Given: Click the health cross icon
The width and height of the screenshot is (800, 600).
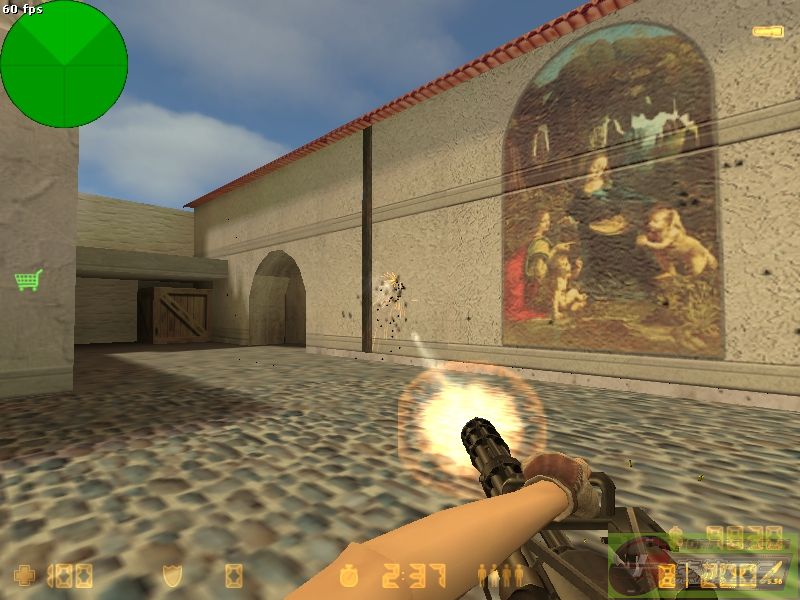Looking at the screenshot, I should click(x=22, y=576).
